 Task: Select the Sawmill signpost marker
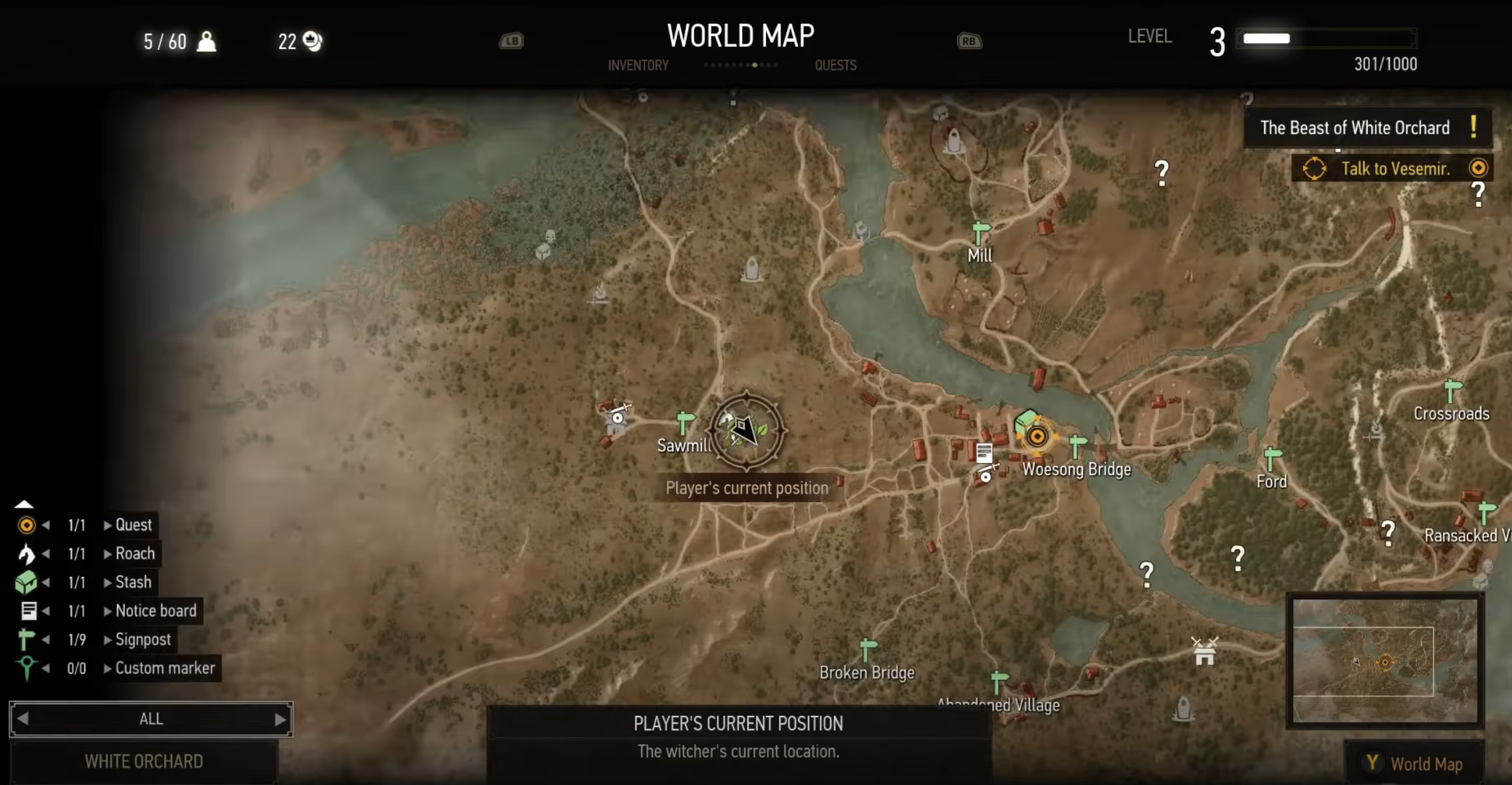(x=684, y=423)
